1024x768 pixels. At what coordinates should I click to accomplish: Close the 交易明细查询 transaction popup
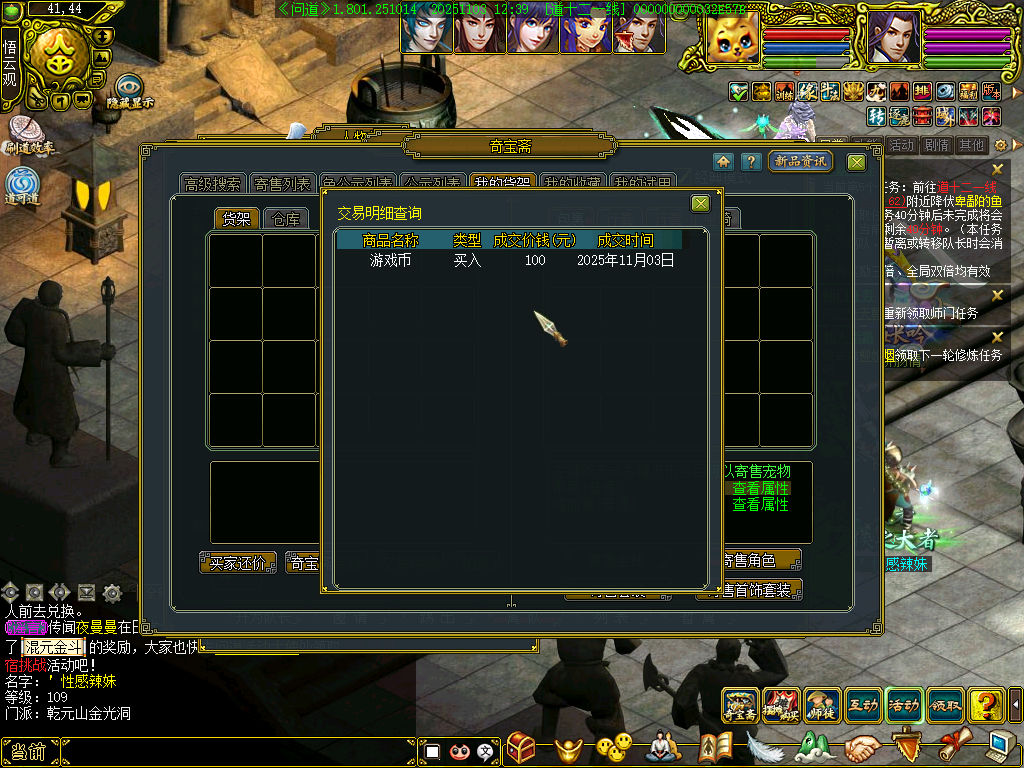pyautogui.click(x=700, y=204)
